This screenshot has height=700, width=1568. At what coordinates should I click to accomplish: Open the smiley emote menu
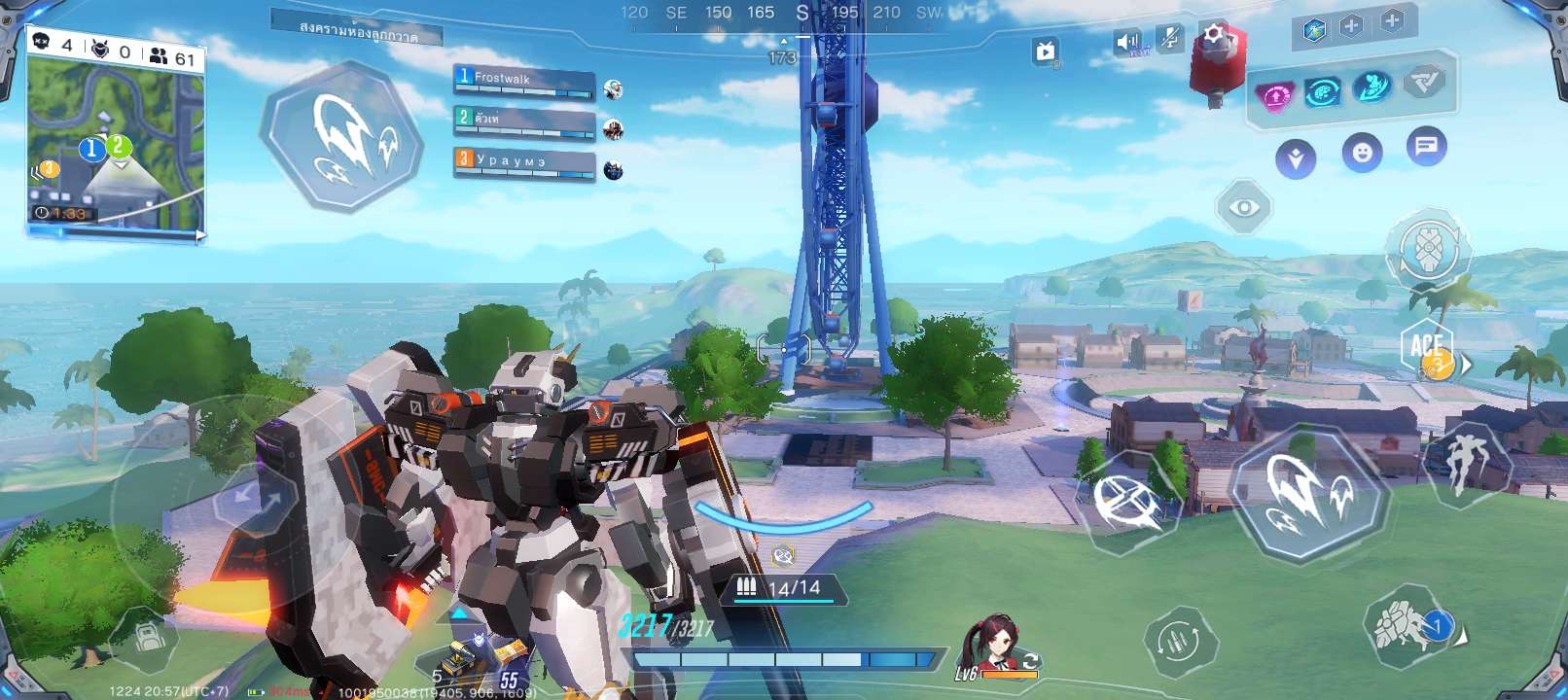(1362, 153)
